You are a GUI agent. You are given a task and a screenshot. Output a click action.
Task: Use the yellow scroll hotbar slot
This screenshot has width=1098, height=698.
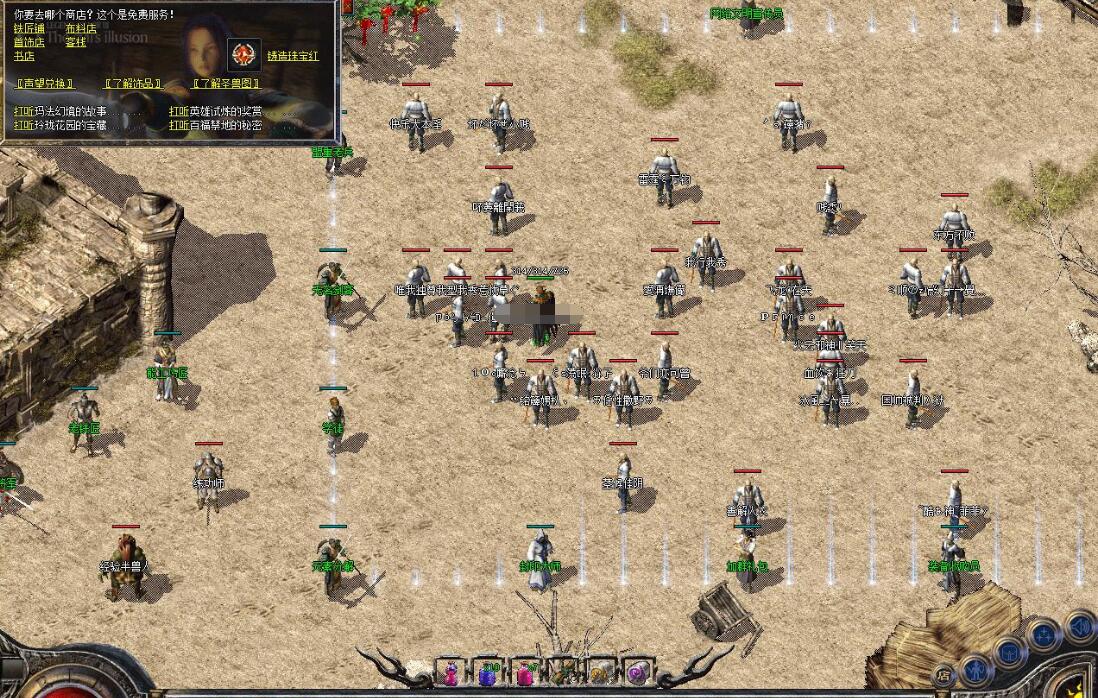tap(600, 674)
